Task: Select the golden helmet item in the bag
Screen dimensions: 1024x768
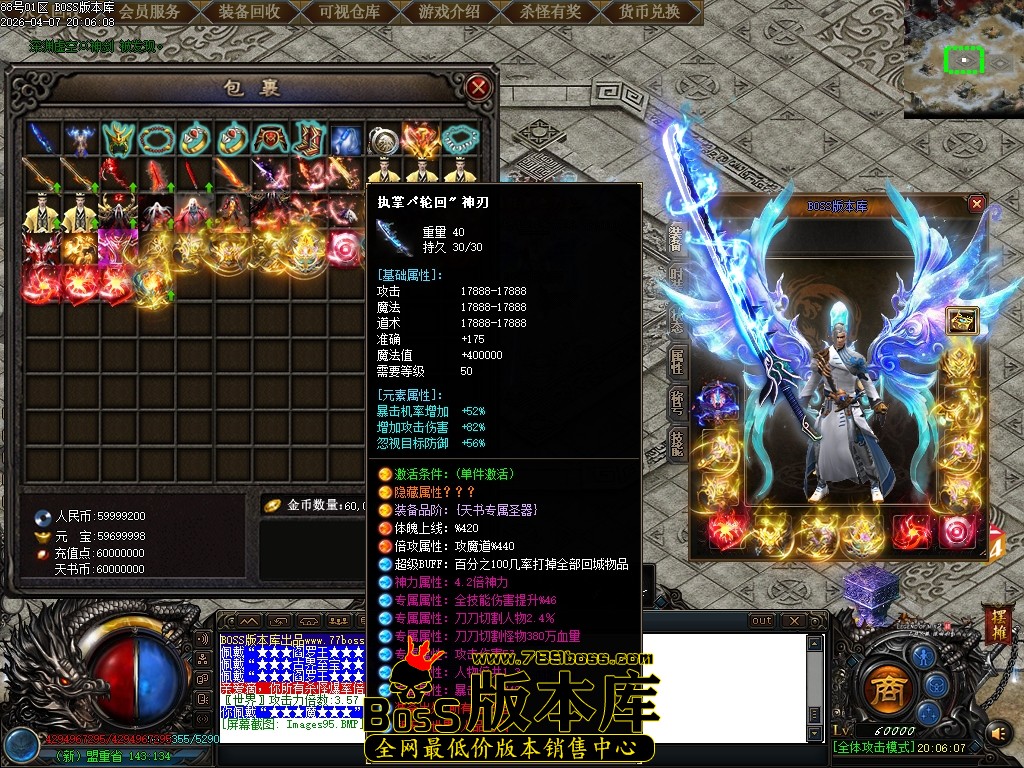Action: 118,138
